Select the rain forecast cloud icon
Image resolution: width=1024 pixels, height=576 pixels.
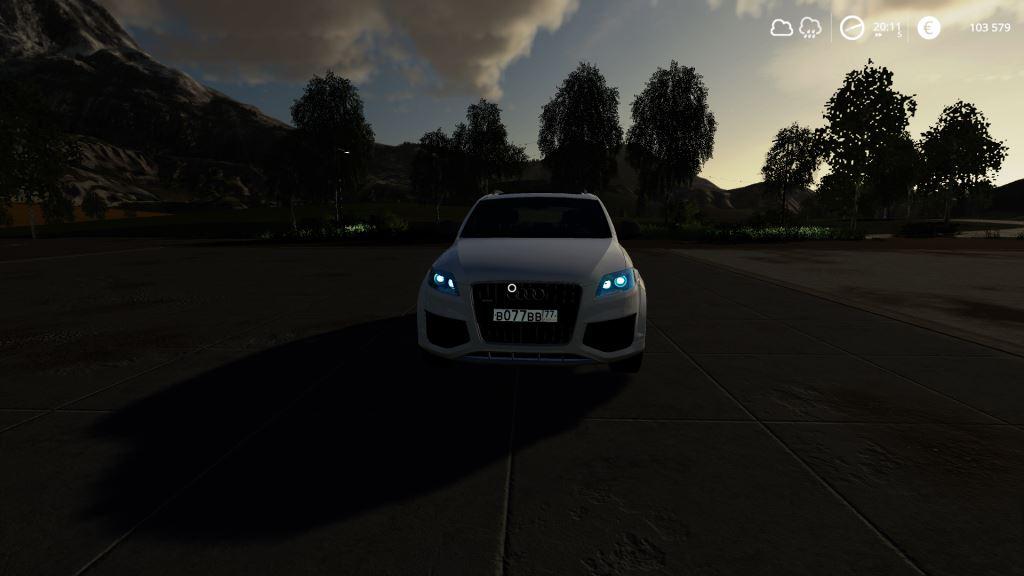(810, 28)
